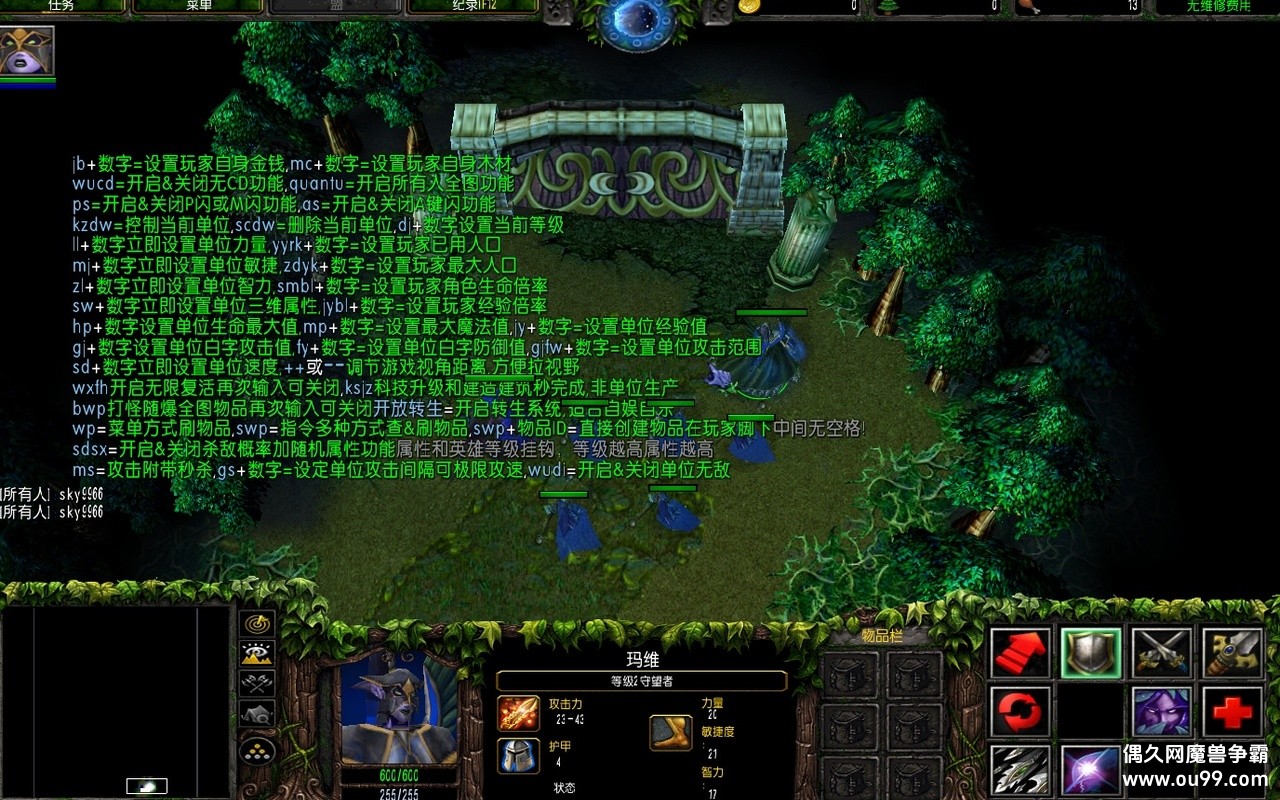Open the 任务 quests menu
The image size is (1280, 800).
[62, 6]
